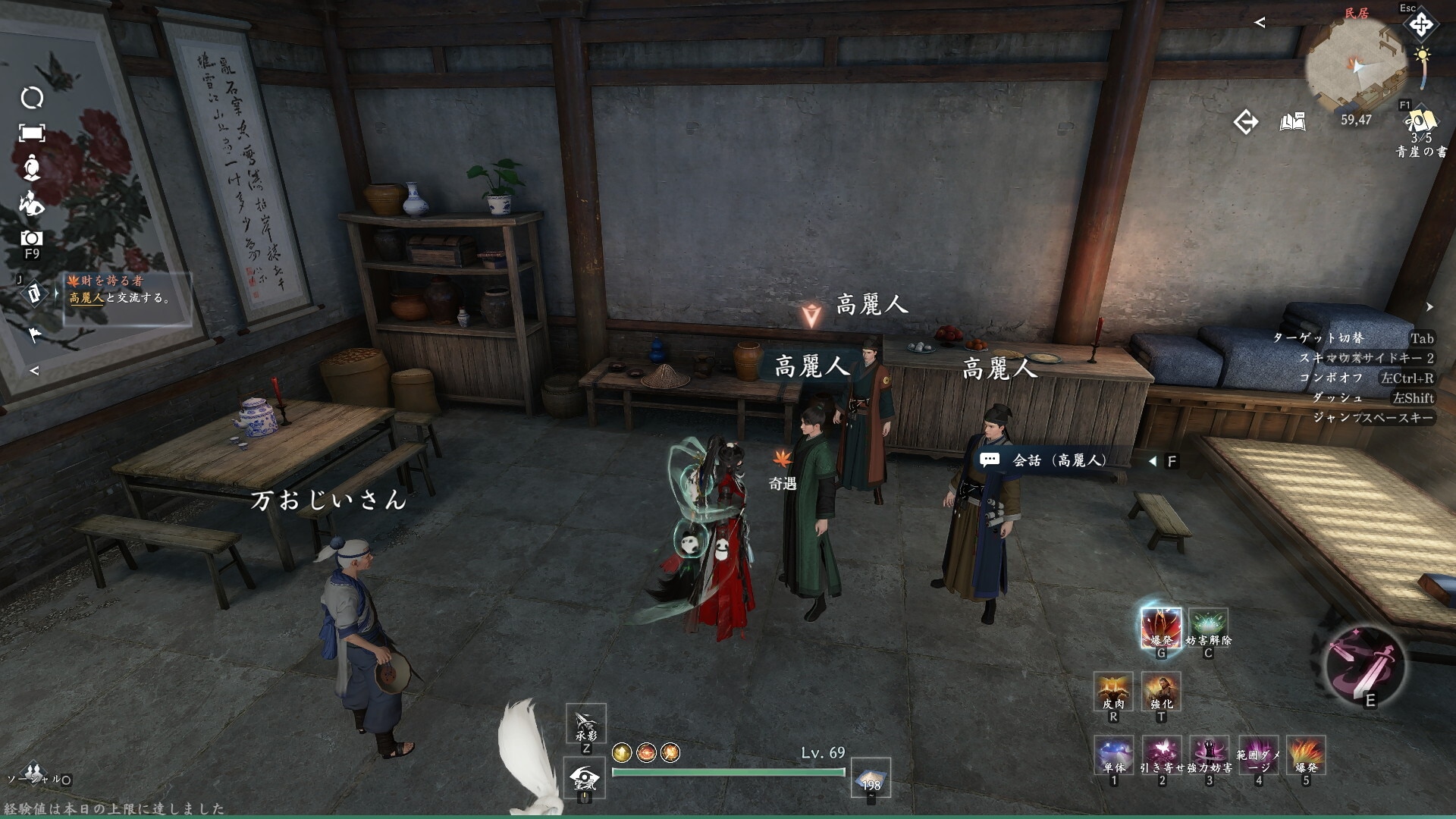Open the main menu diamond icon
Image resolution: width=1456 pixels, height=819 pixels.
point(1420,25)
